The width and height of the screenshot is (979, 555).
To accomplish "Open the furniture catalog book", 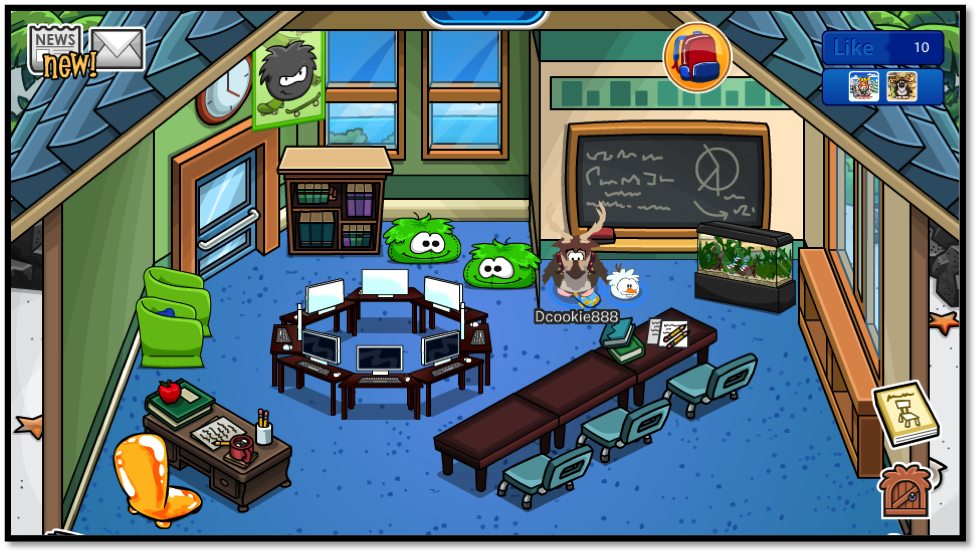I will click(906, 413).
